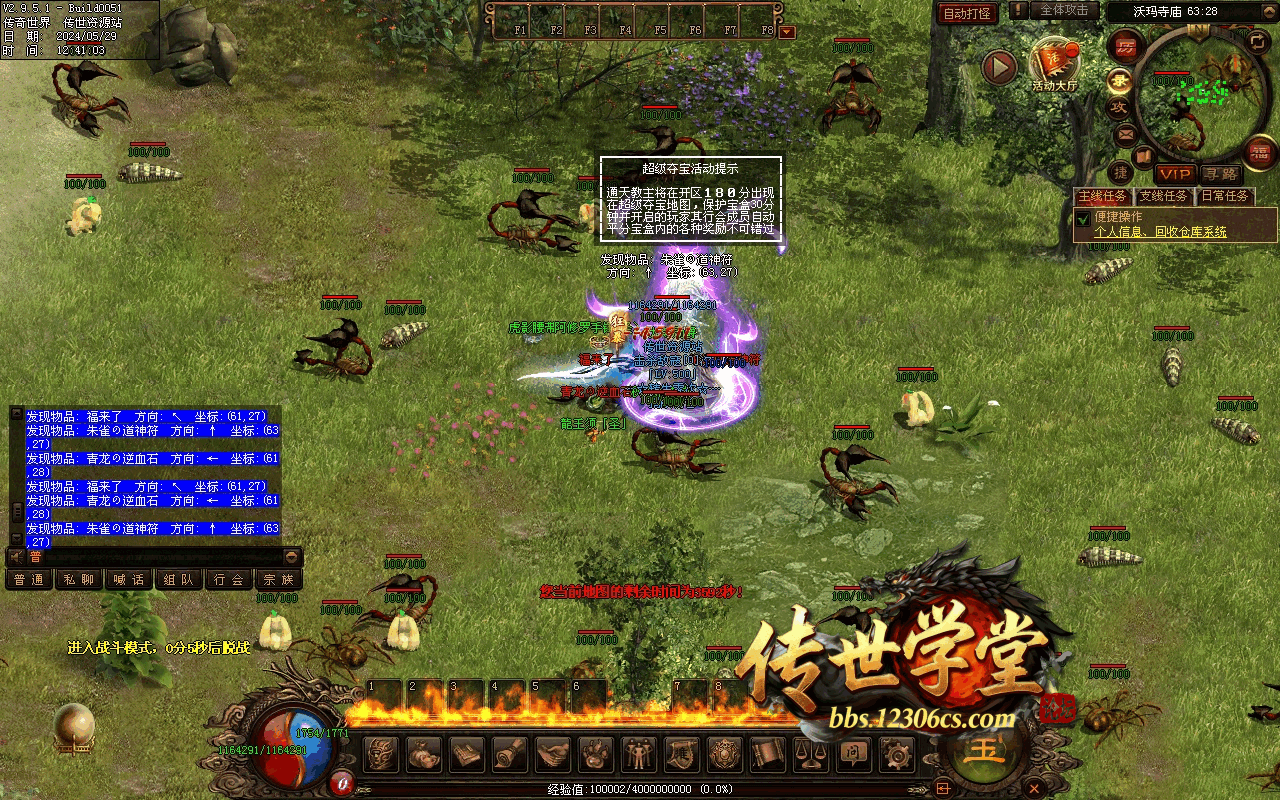Open the mail envelope icon

coord(1126,134)
